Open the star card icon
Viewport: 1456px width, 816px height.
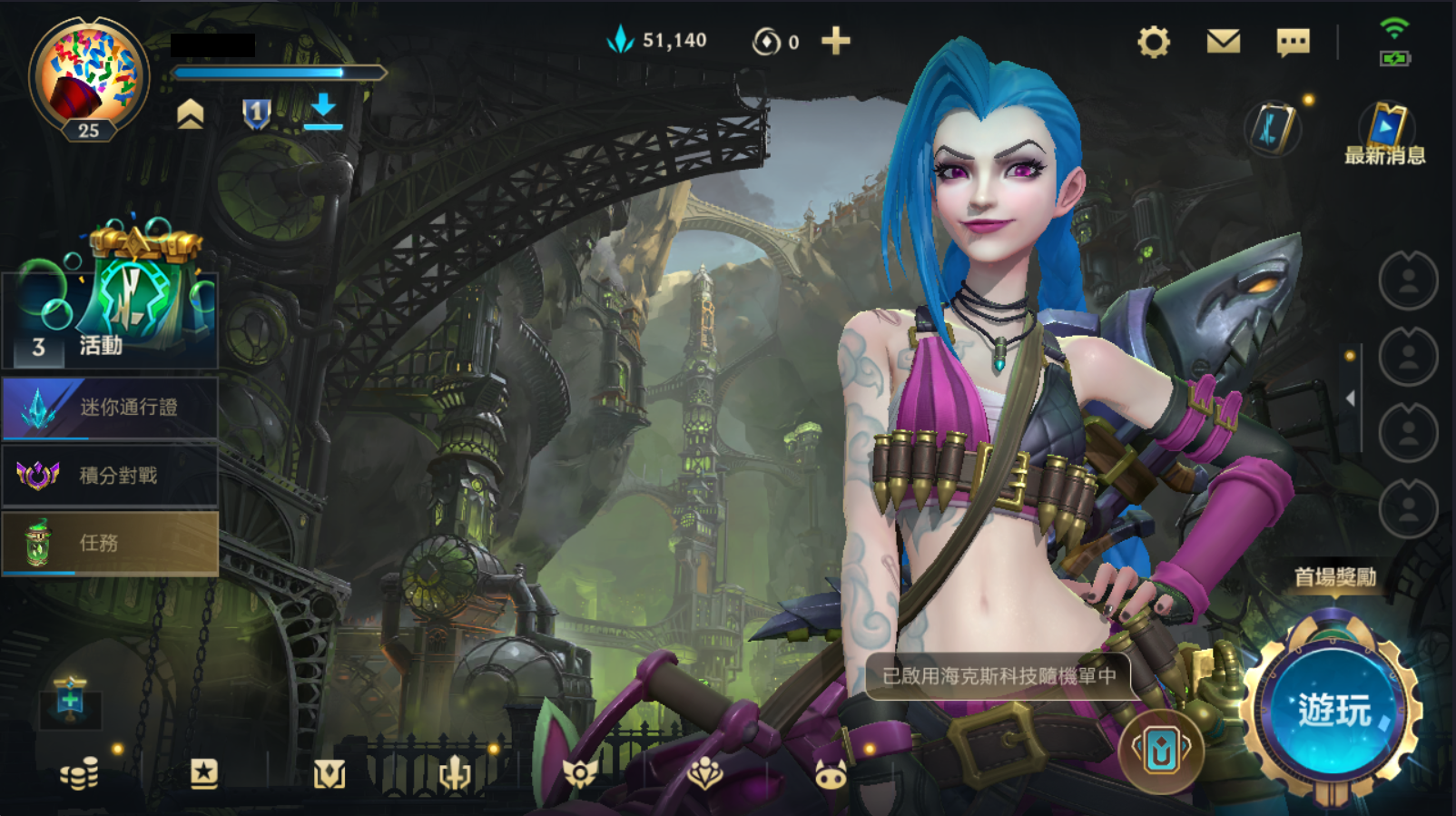(203, 773)
